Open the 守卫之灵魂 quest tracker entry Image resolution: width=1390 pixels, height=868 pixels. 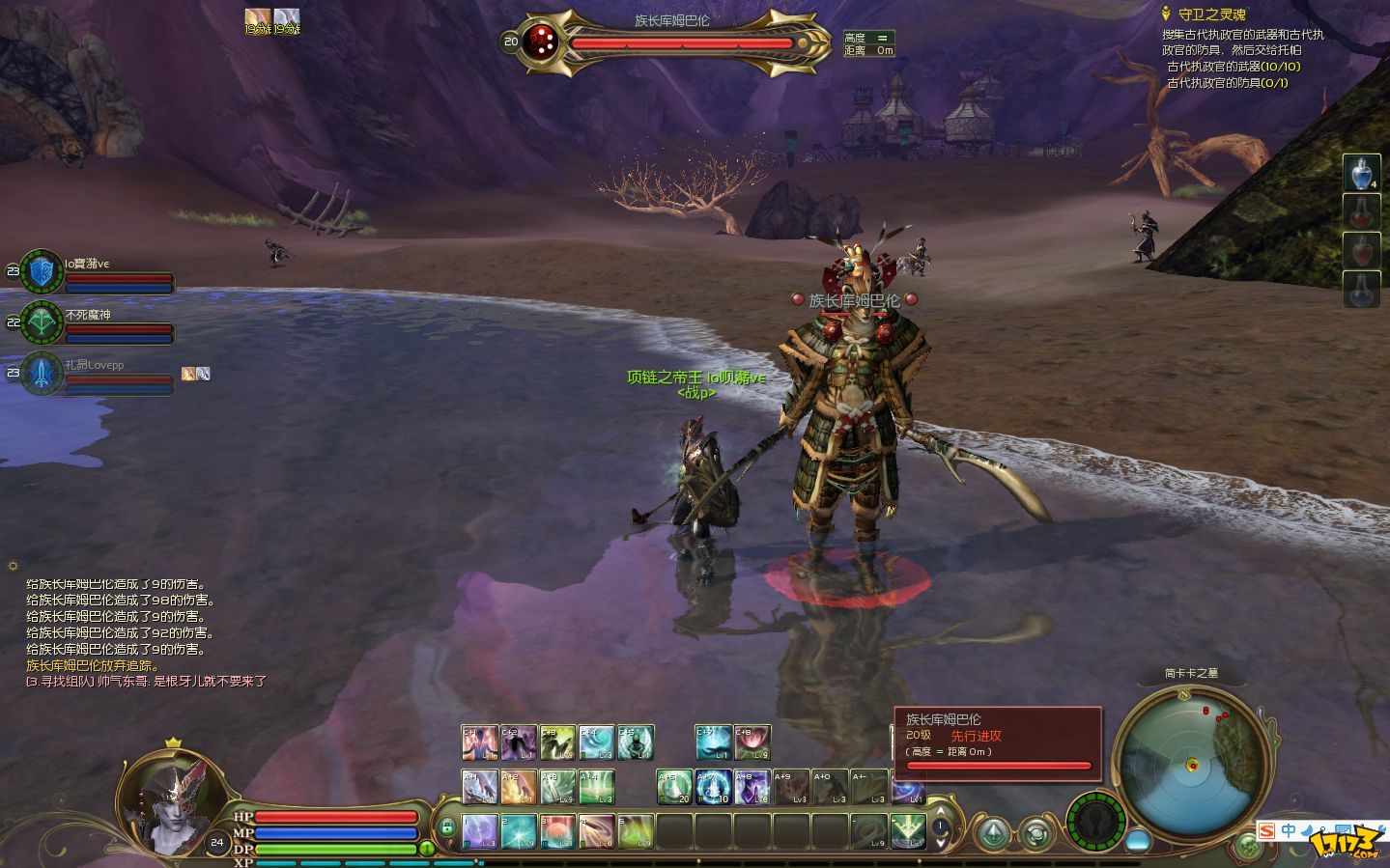pos(1211,14)
